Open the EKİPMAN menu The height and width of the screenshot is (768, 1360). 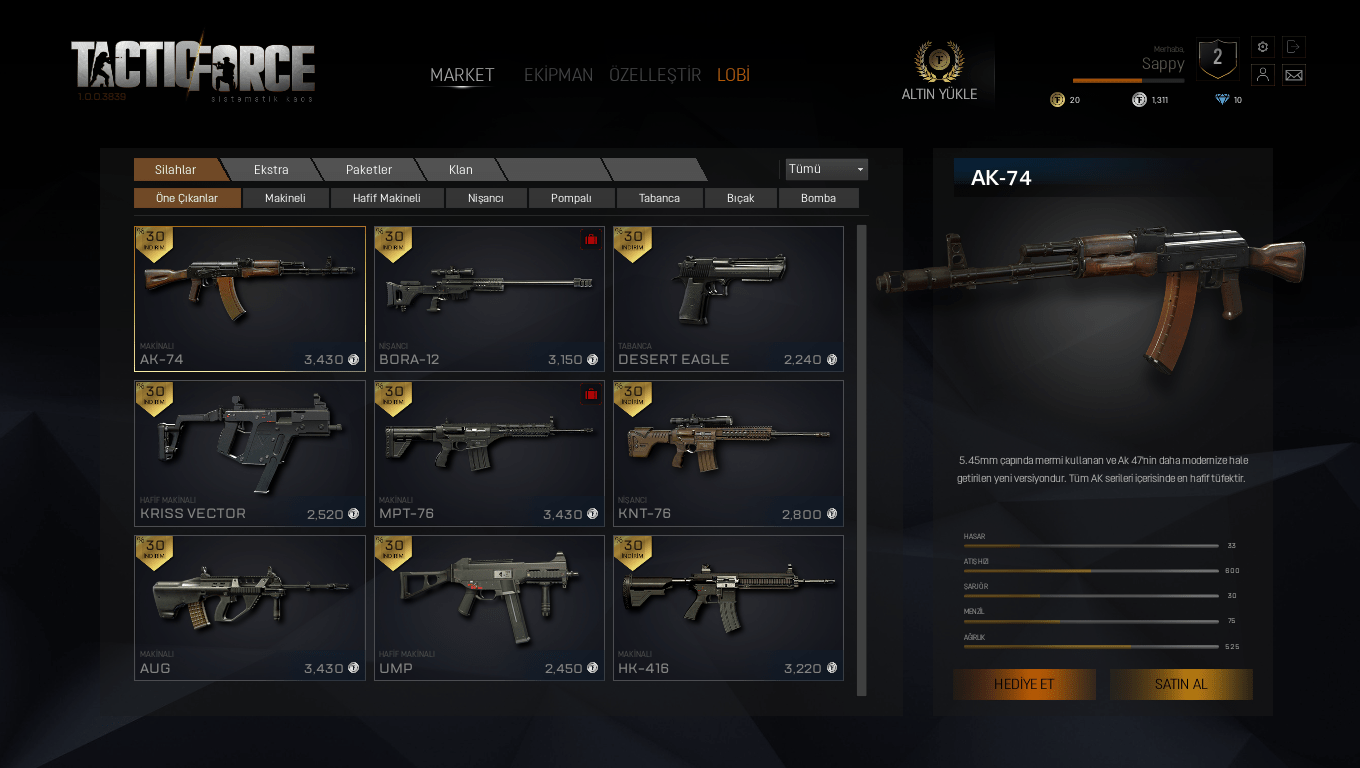click(x=558, y=75)
